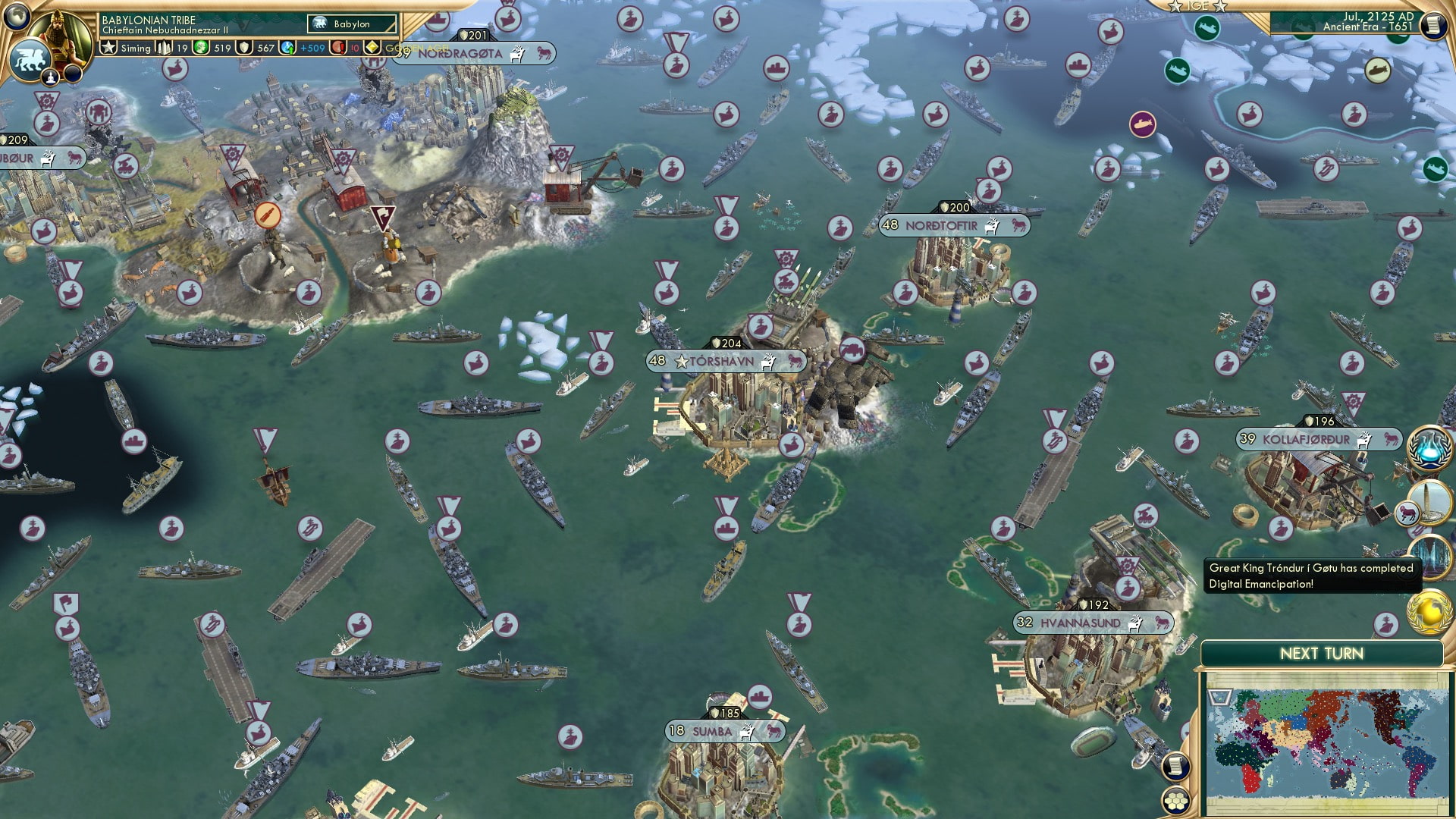1456x819 pixels.
Task: Click the World Congress beaker notification icon
Action: (x=1429, y=449)
